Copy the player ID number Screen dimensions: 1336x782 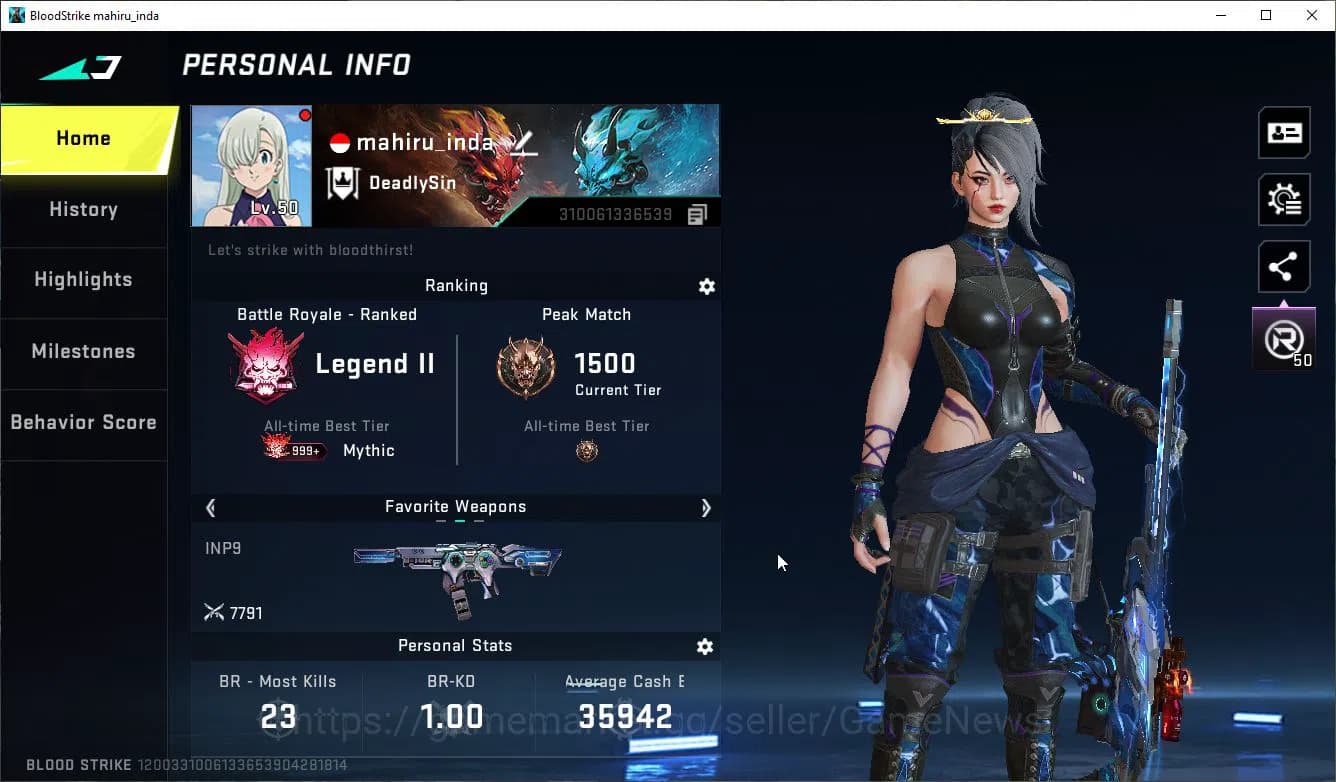point(697,214)
